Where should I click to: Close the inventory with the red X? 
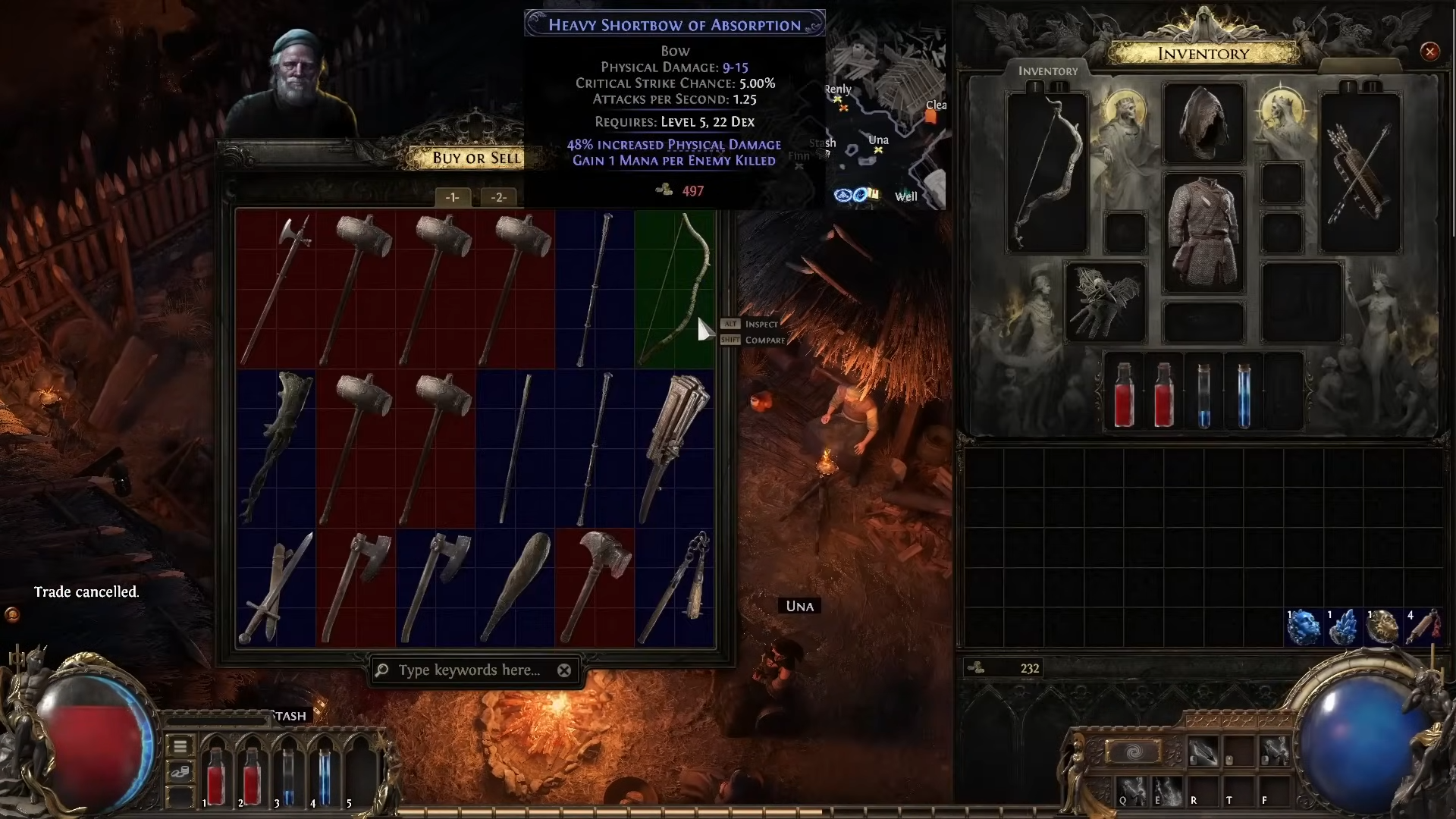(x=1430, y=51)
